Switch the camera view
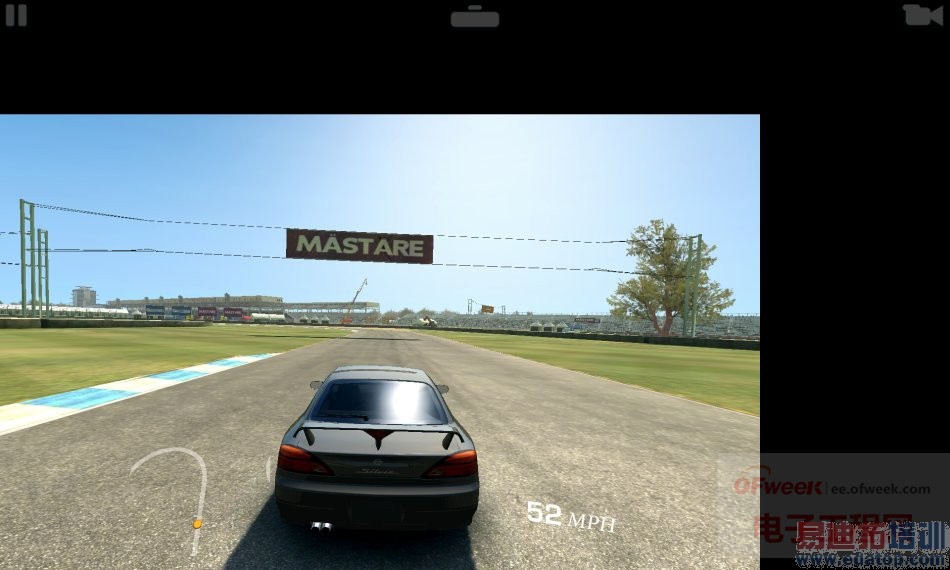The width and height of the screenshot is (950, 570). tap(921, 15)
